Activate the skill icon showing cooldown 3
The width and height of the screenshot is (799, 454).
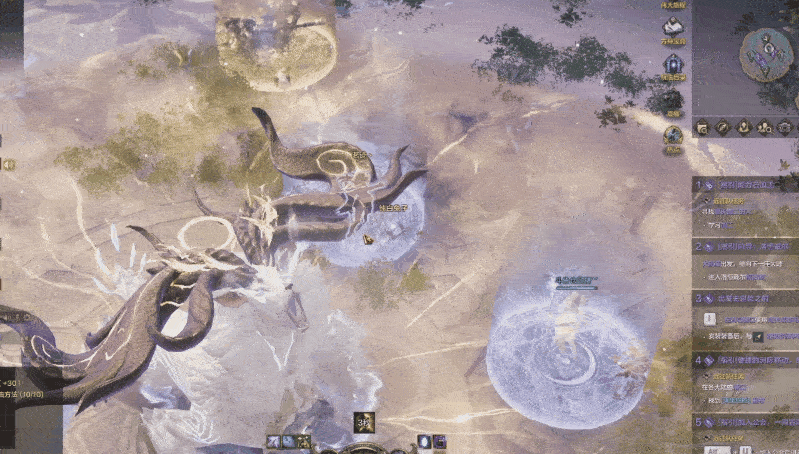pyautogui.click(x=362, y=423)
